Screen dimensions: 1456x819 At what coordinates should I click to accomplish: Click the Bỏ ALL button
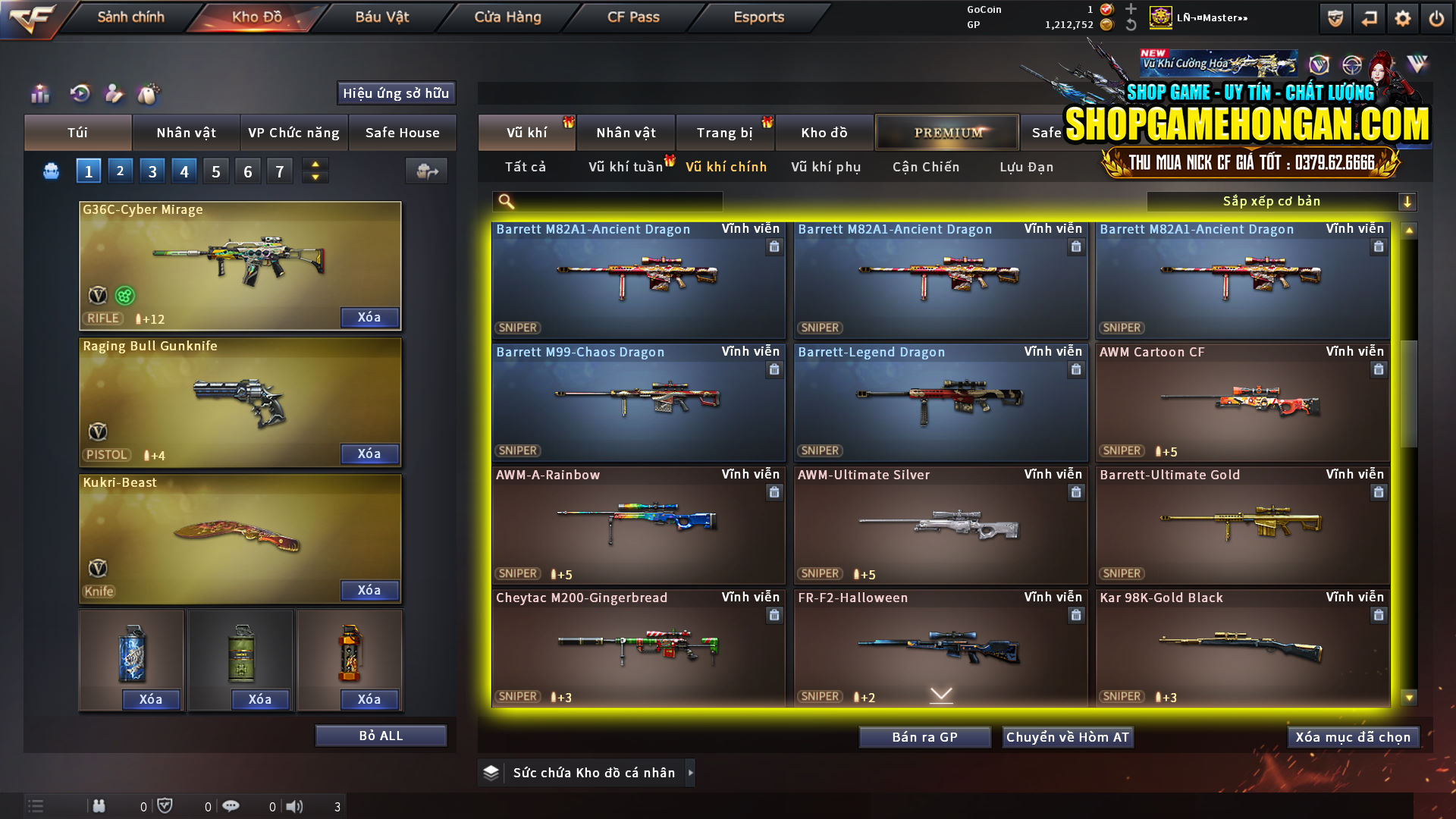click(381, 735)
